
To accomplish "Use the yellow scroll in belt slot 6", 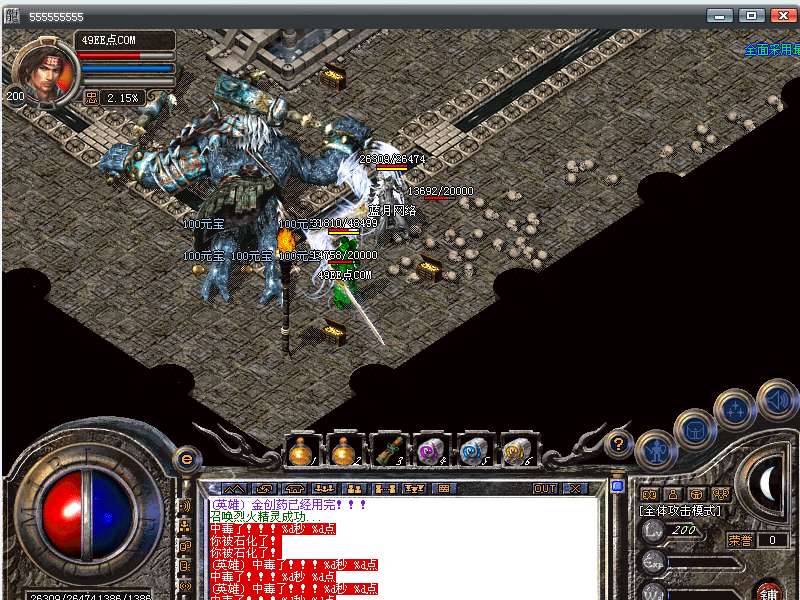I will [516, 452].
